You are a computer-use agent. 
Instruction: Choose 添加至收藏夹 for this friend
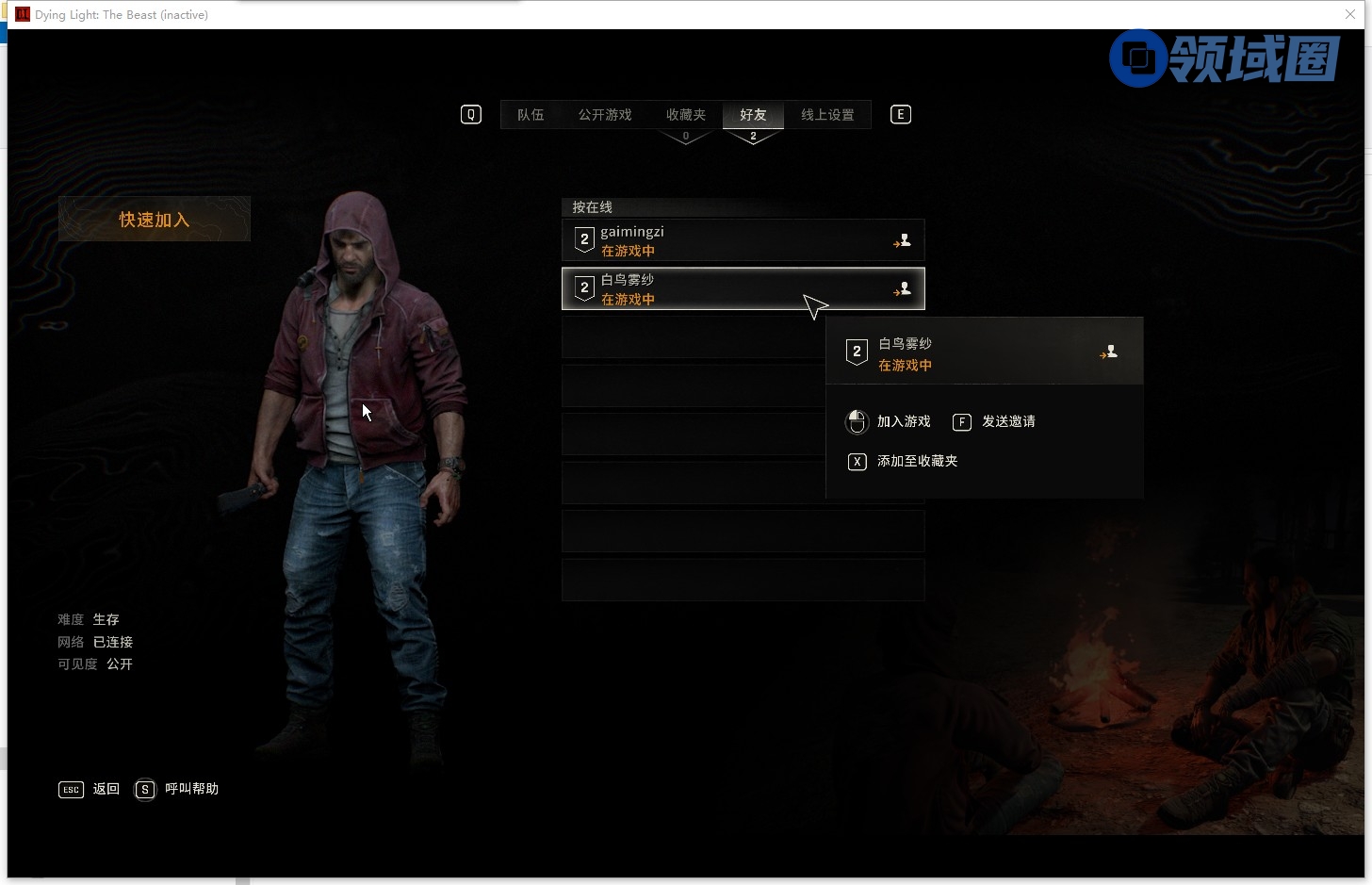click(916, 461)
